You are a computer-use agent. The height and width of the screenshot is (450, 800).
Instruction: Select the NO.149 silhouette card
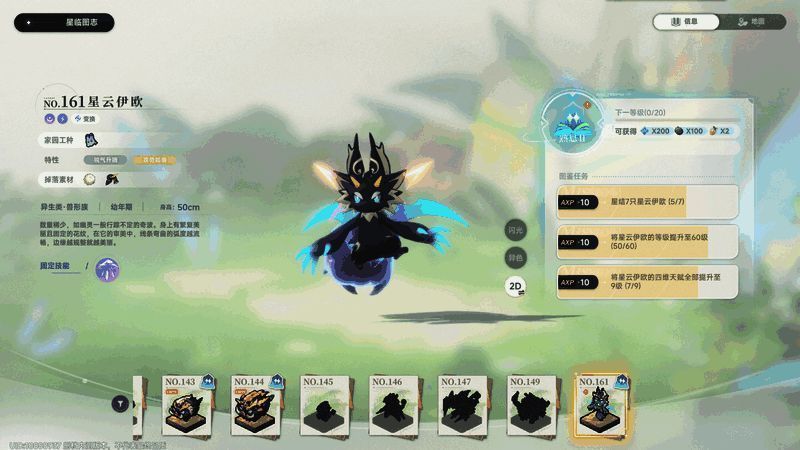[533, 406]
